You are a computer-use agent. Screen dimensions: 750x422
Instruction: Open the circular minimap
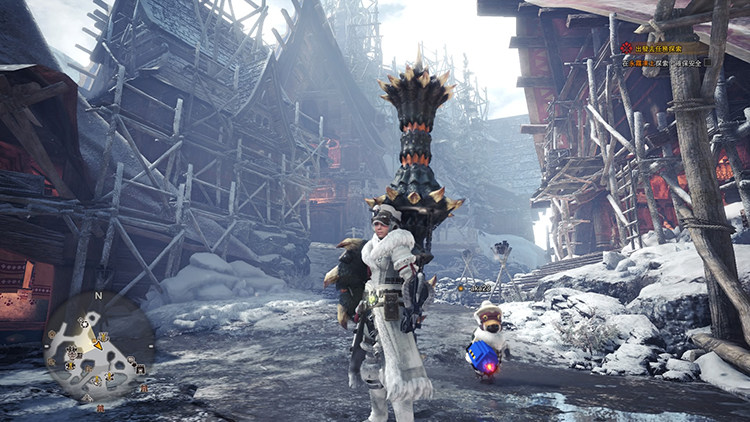coord(98,347)
